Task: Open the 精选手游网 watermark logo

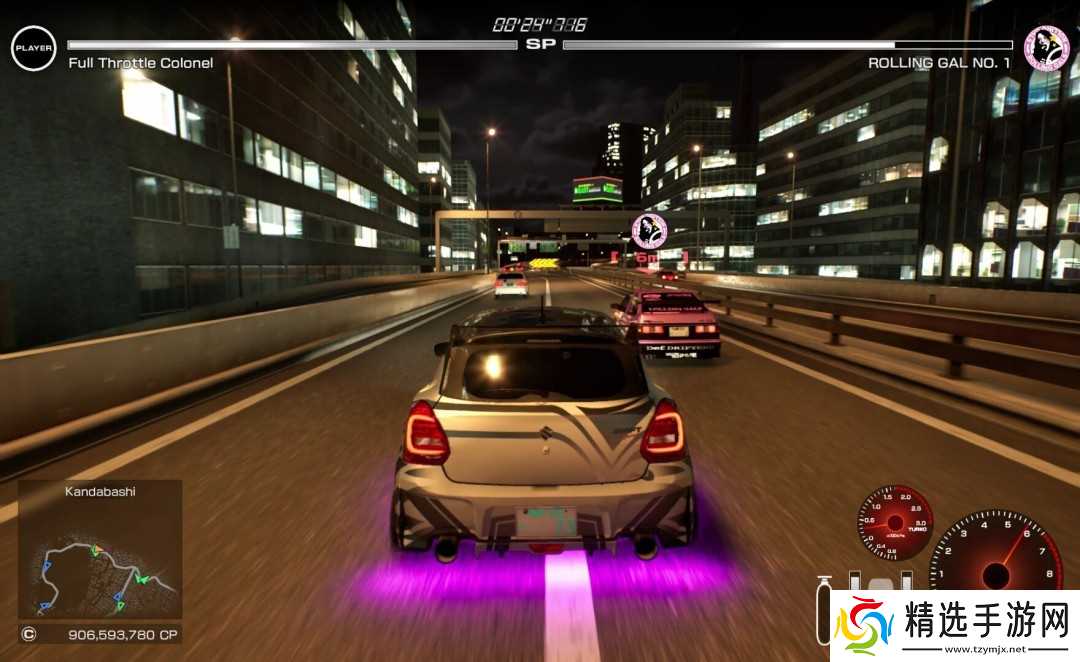Action: click(955, 626)
